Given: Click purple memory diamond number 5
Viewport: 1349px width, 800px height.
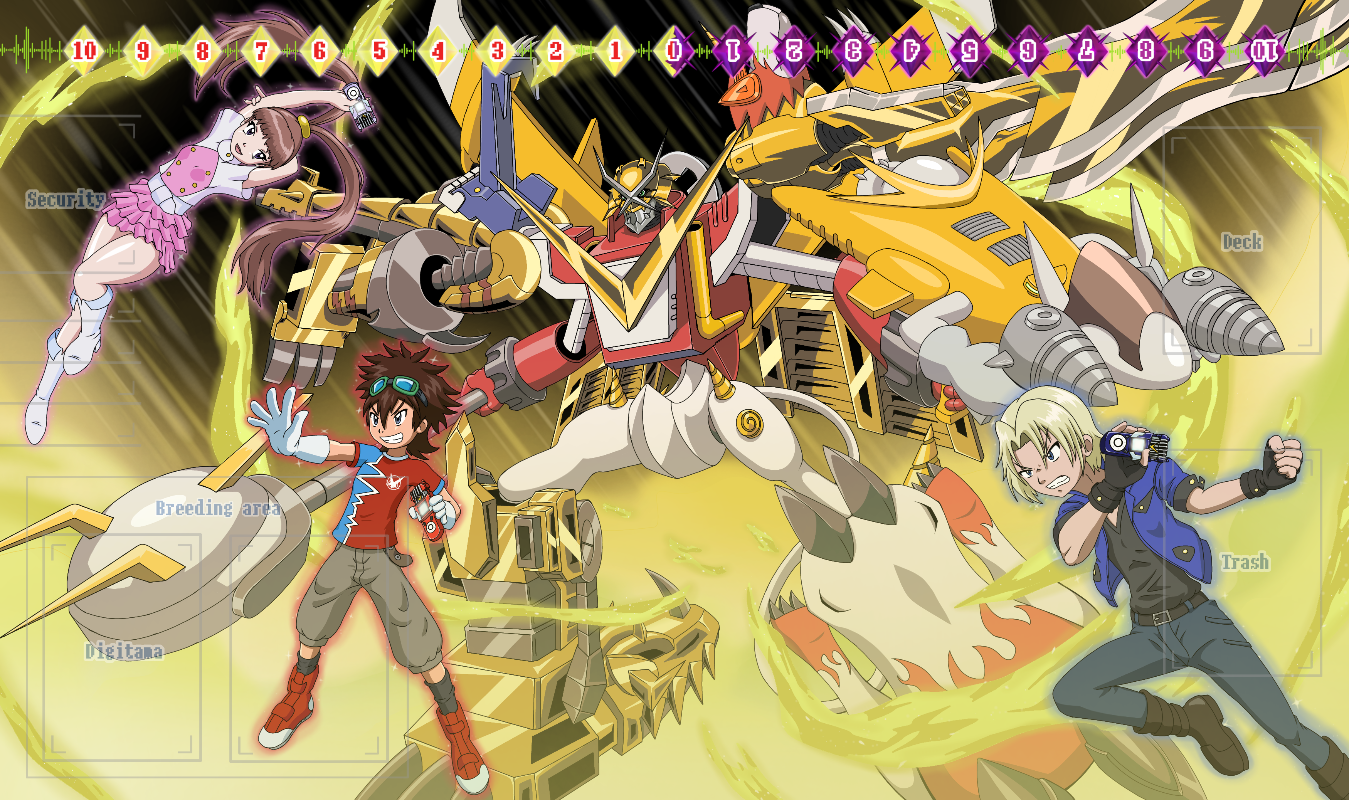Looking at the screenshot, I should (969, 49).
